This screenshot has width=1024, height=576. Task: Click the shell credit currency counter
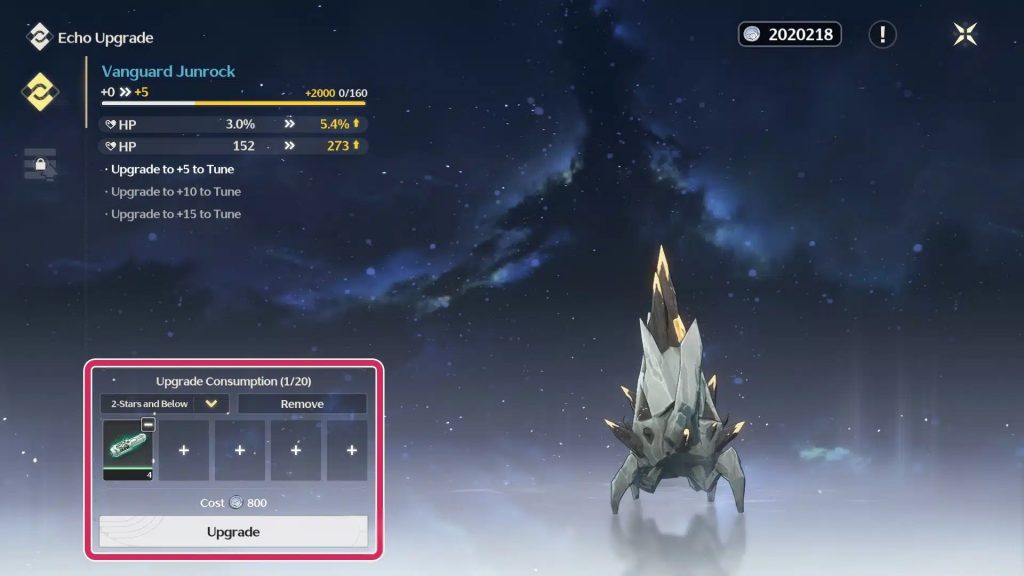(x=789, y=35)
